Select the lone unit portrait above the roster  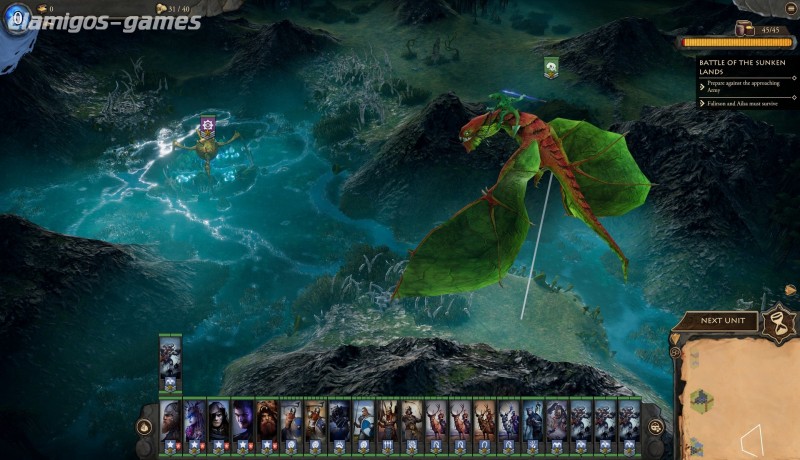click(x=169, y=360)
